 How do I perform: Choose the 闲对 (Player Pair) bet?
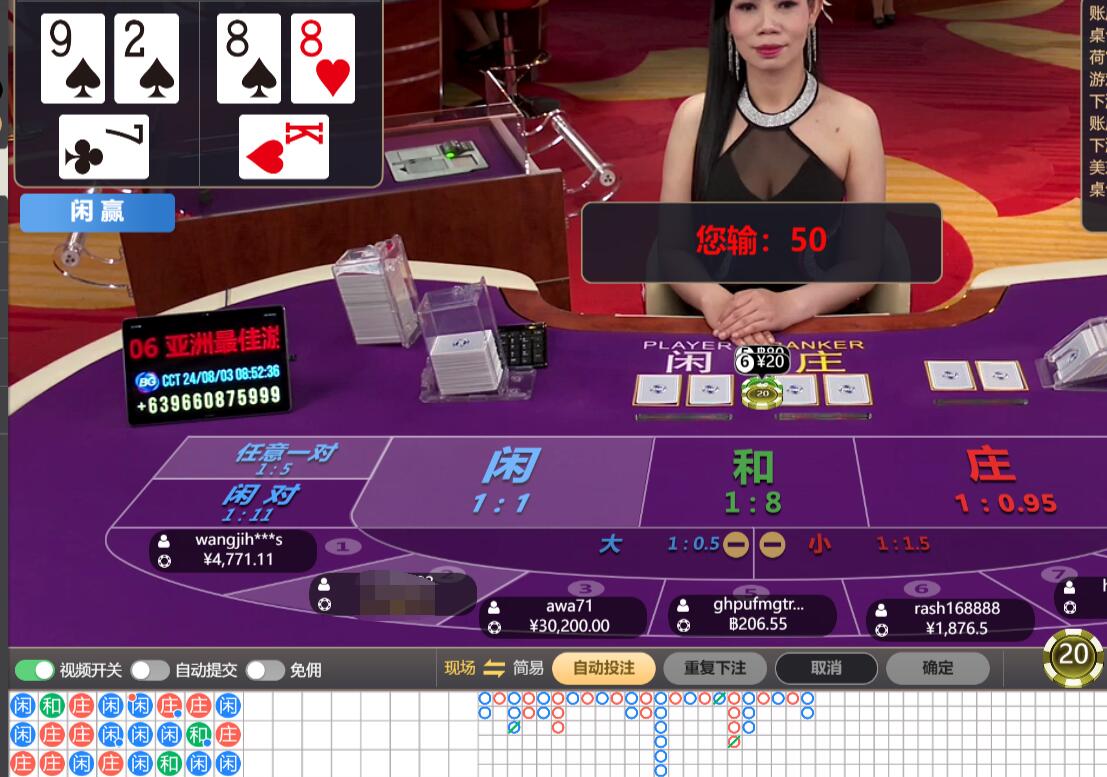pos(258,501)
